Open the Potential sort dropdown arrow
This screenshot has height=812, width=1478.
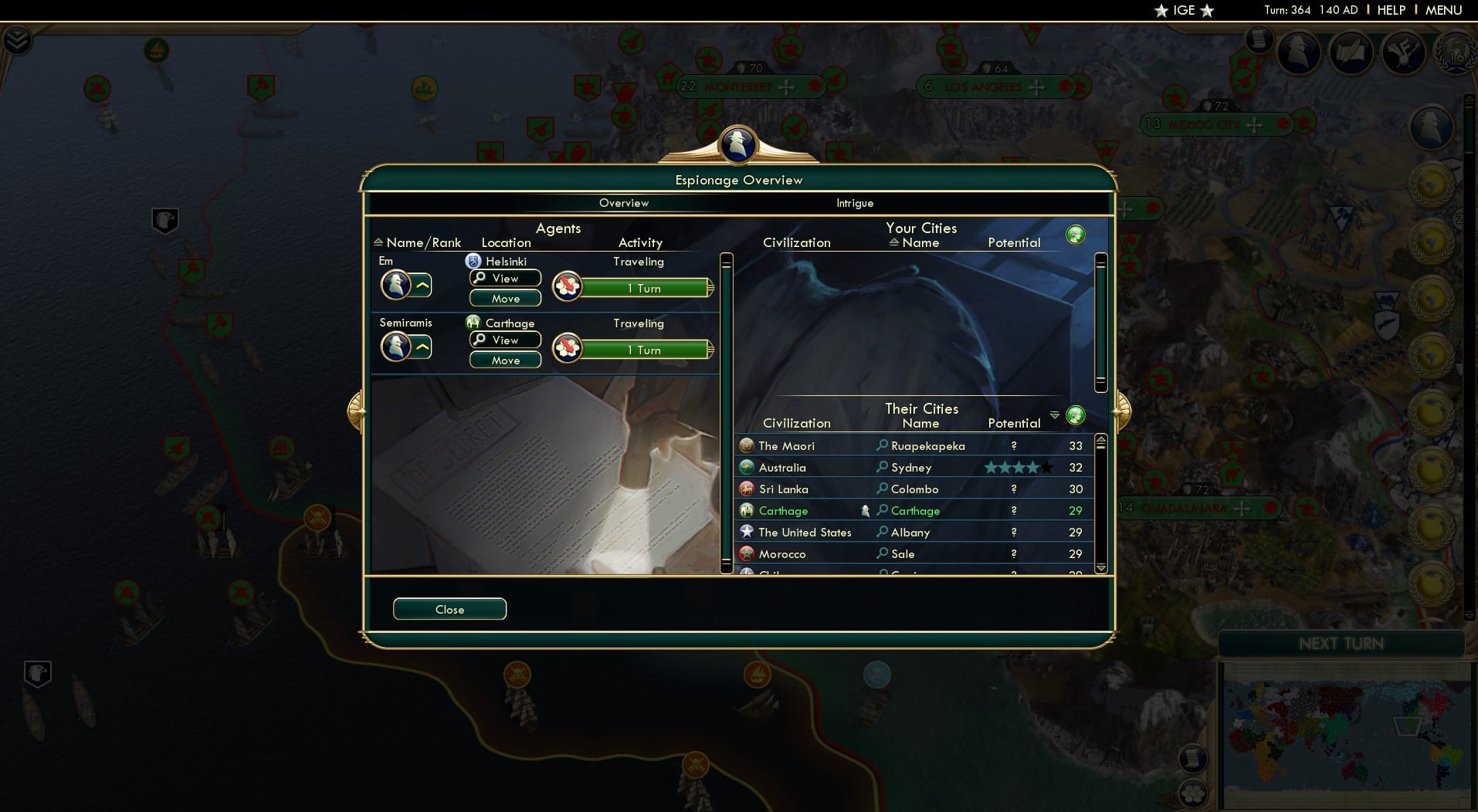pos(1056,414)
